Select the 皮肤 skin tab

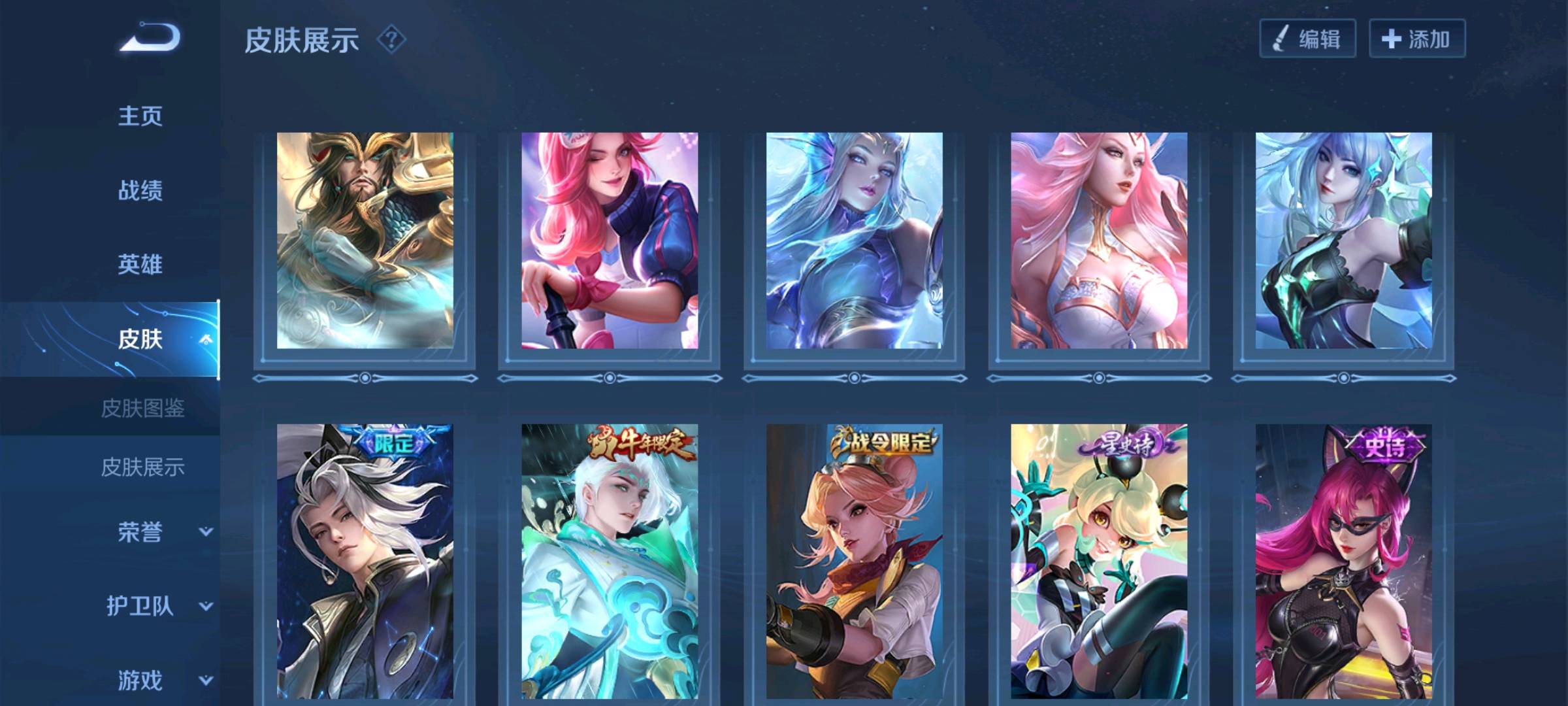coord(140,339)
